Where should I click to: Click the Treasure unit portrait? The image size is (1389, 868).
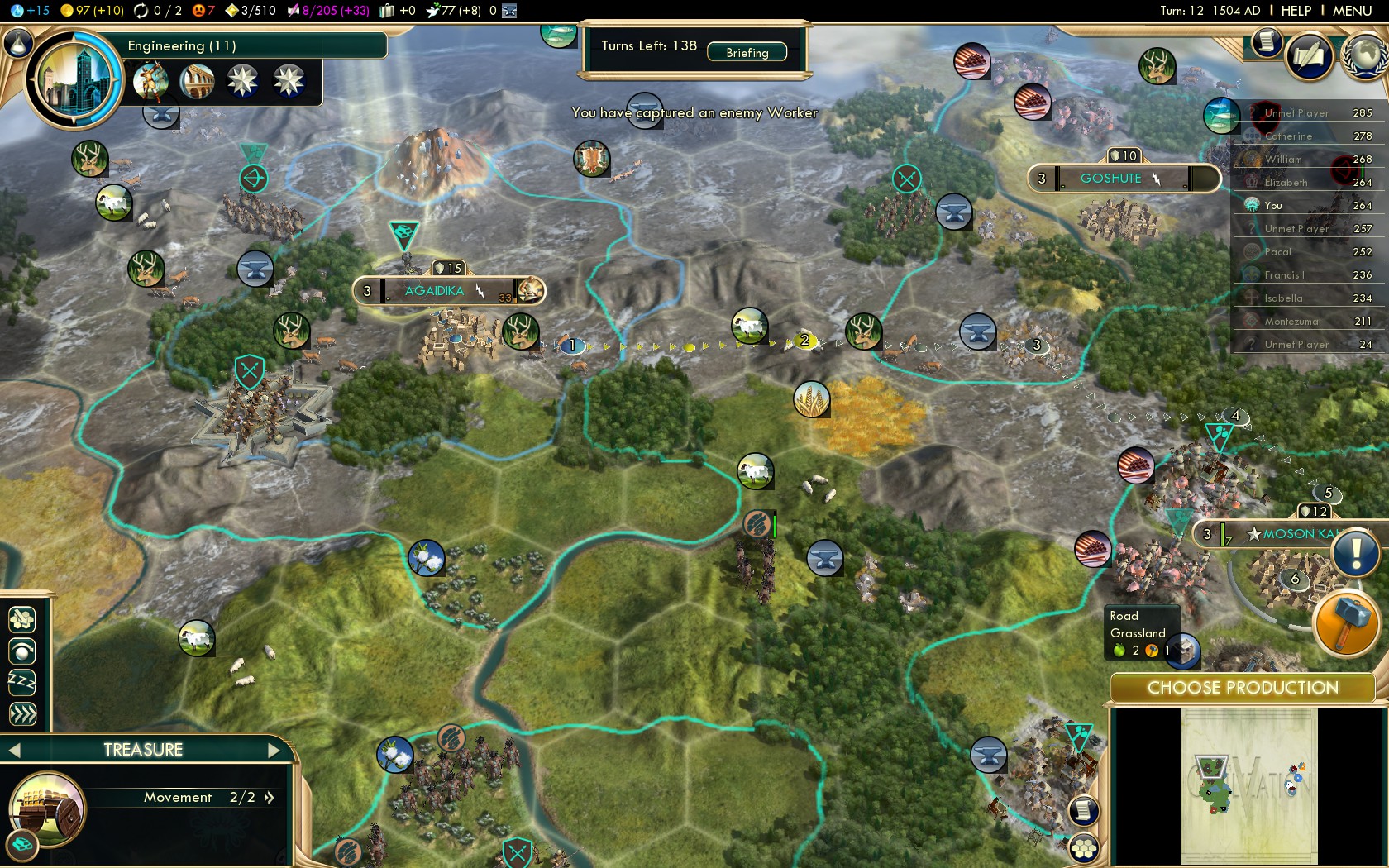[47, 808]
